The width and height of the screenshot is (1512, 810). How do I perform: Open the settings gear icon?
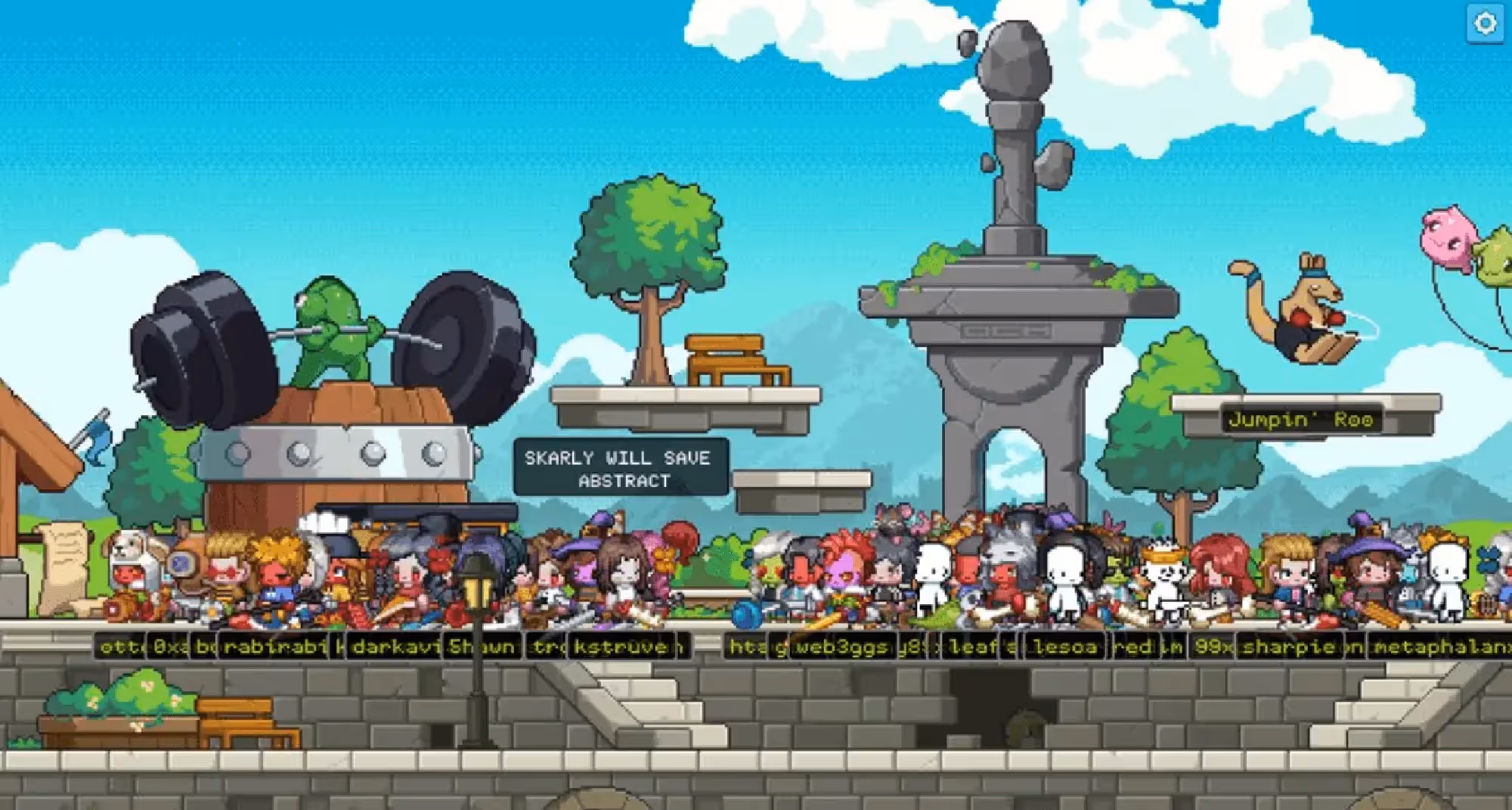click(1485, 23)
